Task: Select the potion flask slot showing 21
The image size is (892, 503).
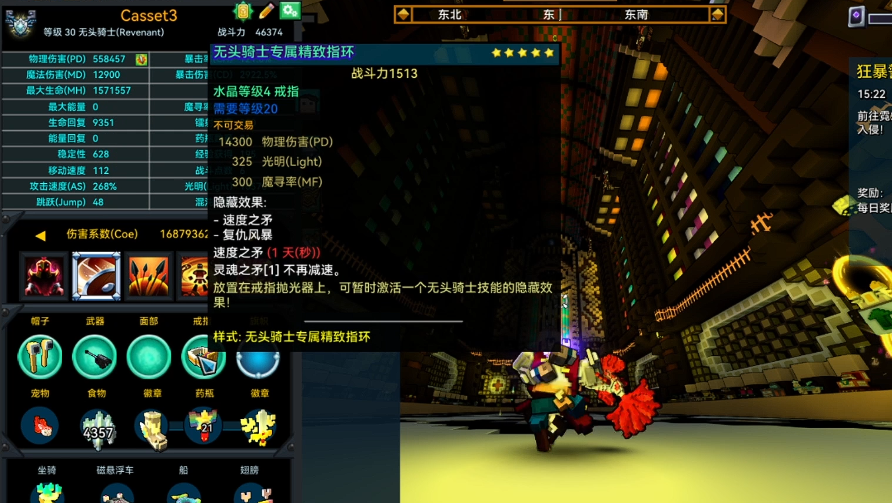Action: click(x=203, y=425)
